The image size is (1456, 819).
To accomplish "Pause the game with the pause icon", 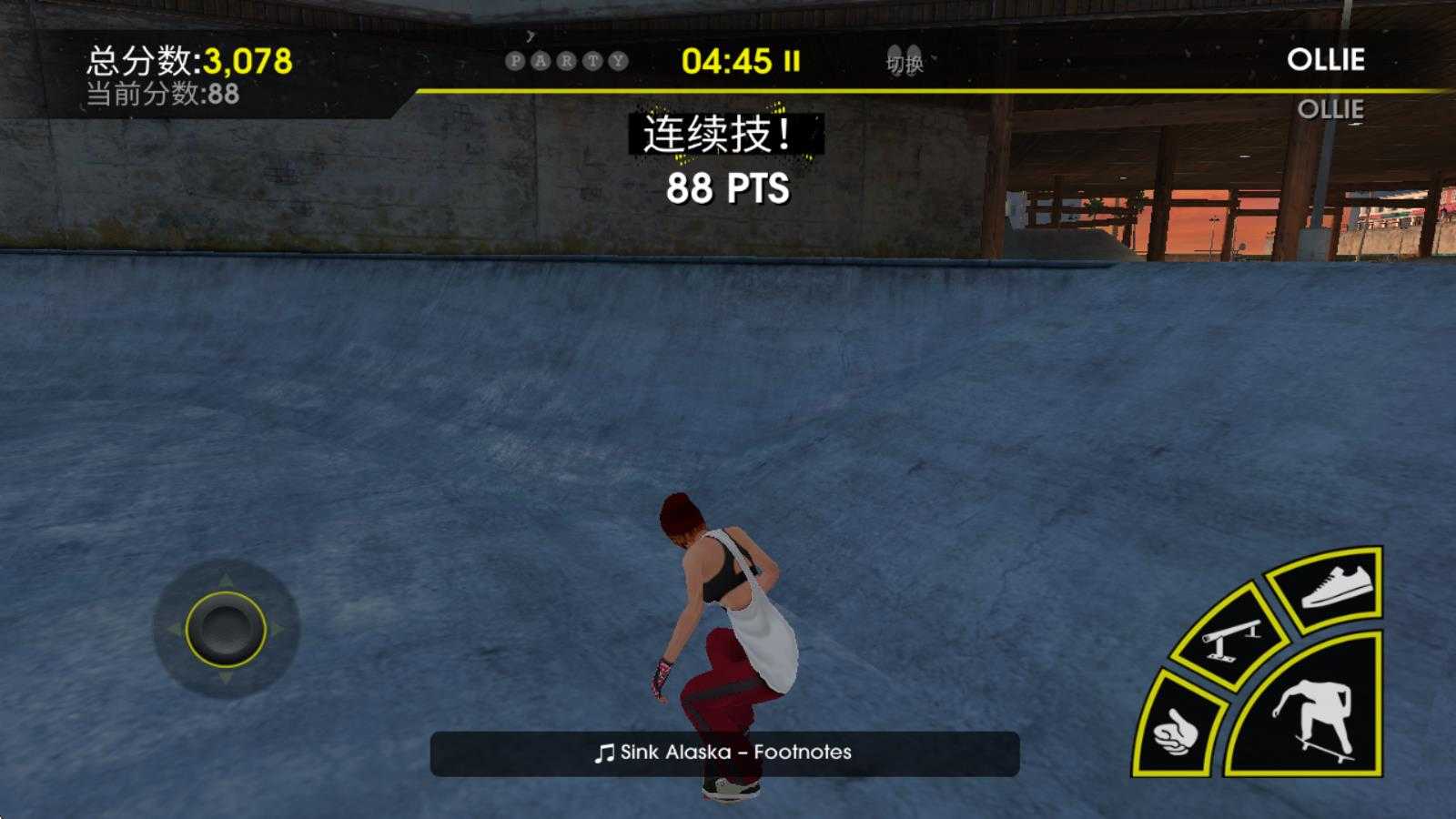I will click(792, 61).
